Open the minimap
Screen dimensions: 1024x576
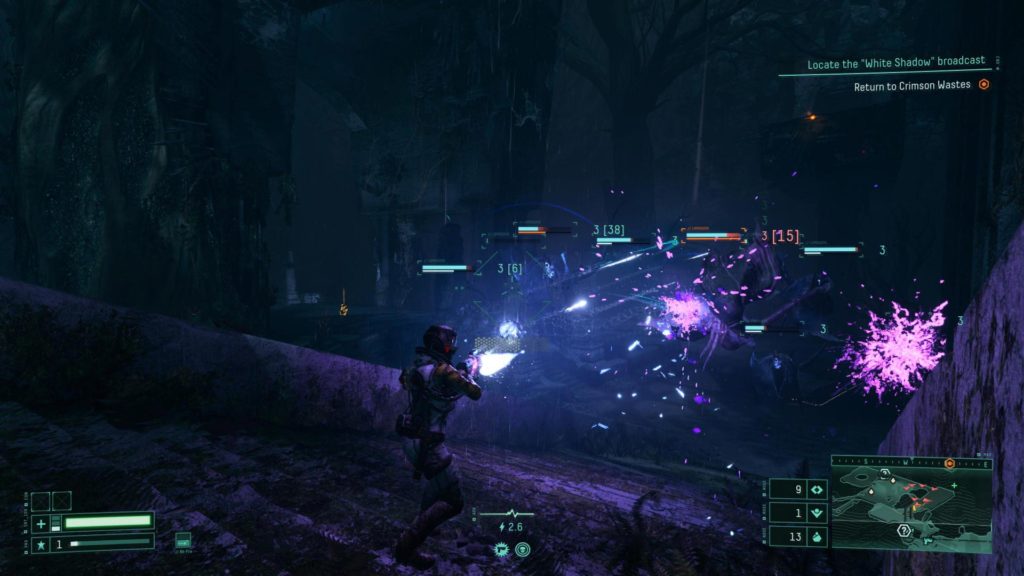coord(910,509)
